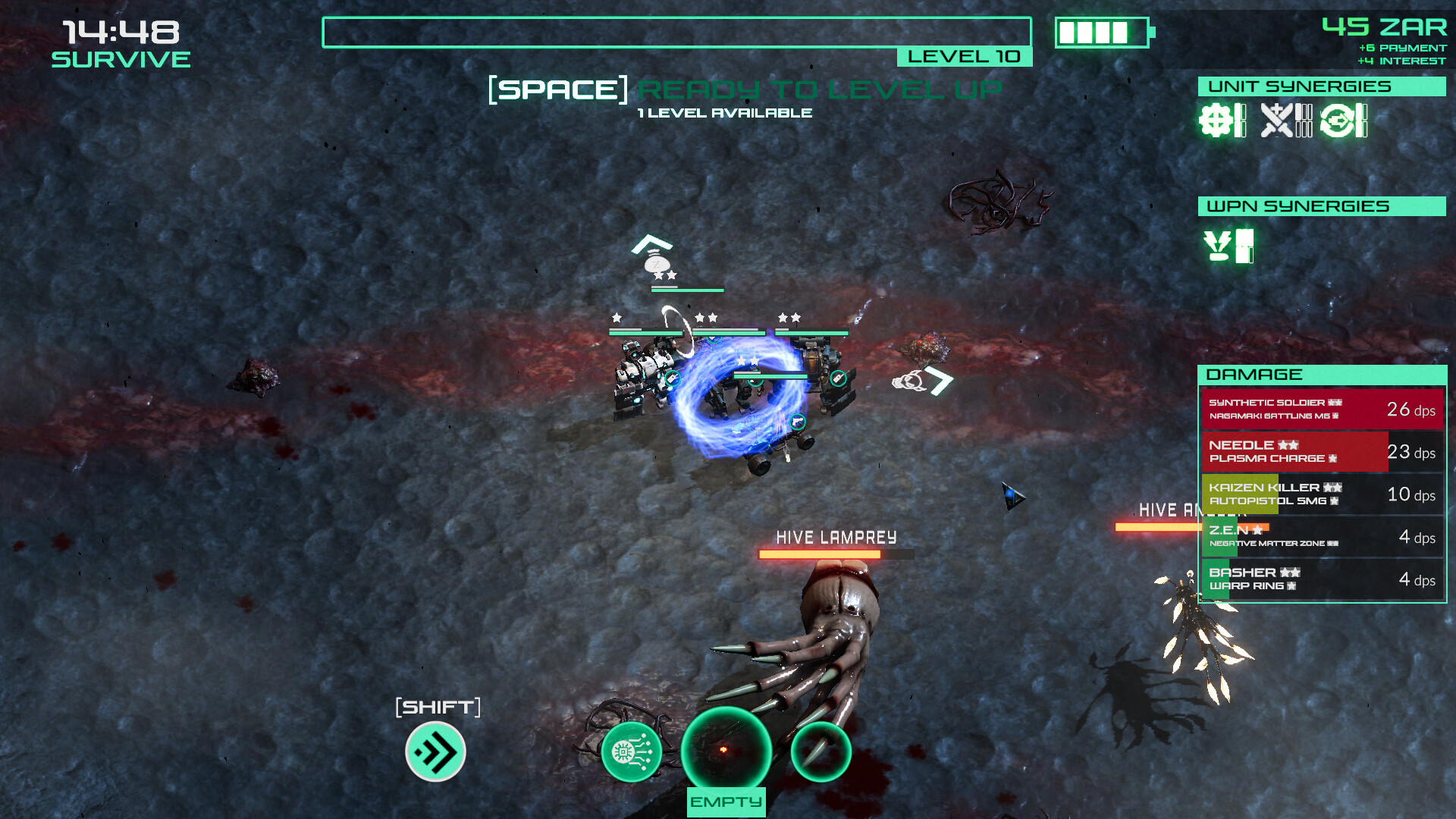Screen dimensions: 1456x819
Task: Select the Kaizen Killer damage row
Action: pyautogui.click(x=1320, y=494)
